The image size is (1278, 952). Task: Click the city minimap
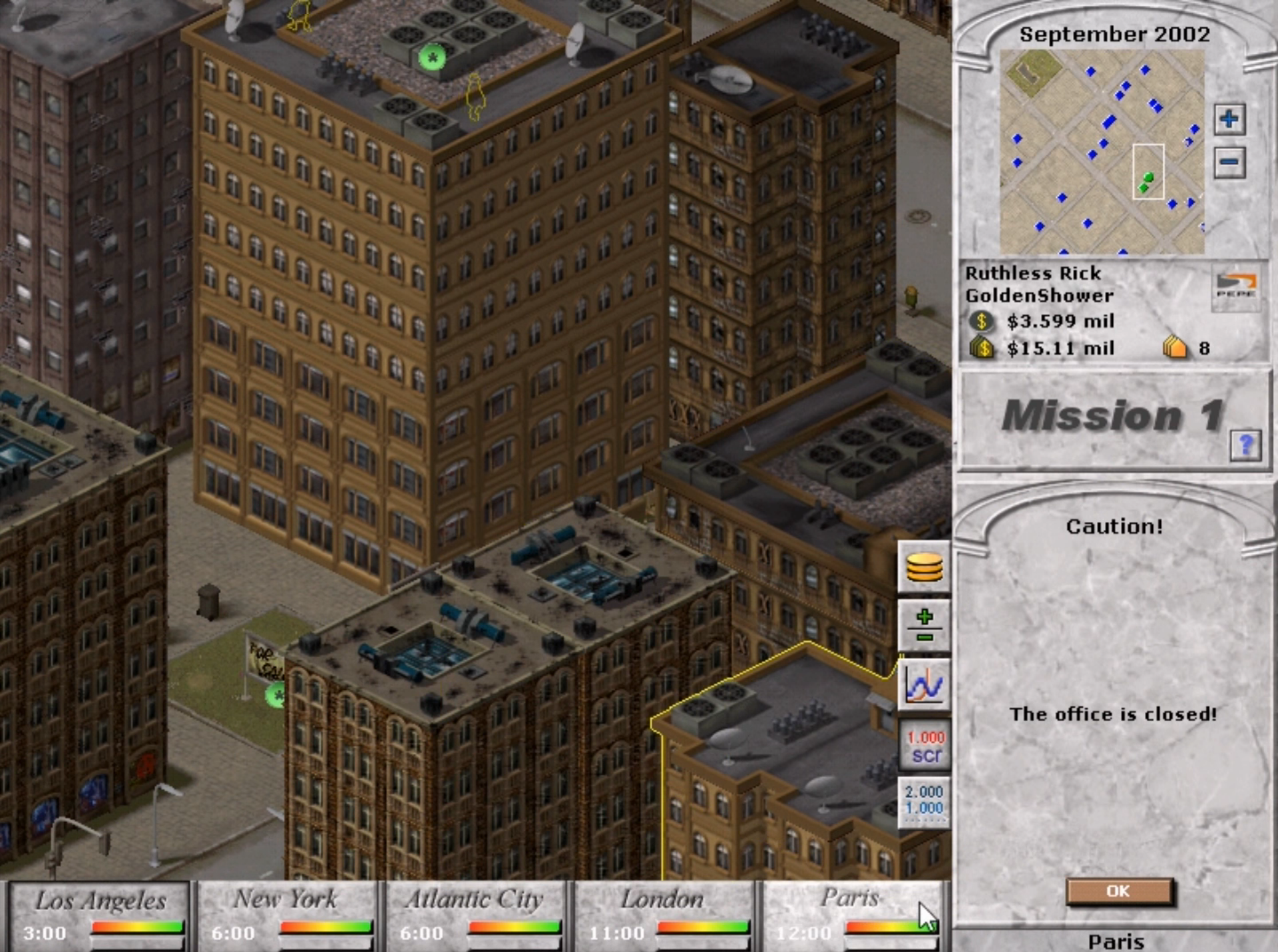coord(1102,152)
